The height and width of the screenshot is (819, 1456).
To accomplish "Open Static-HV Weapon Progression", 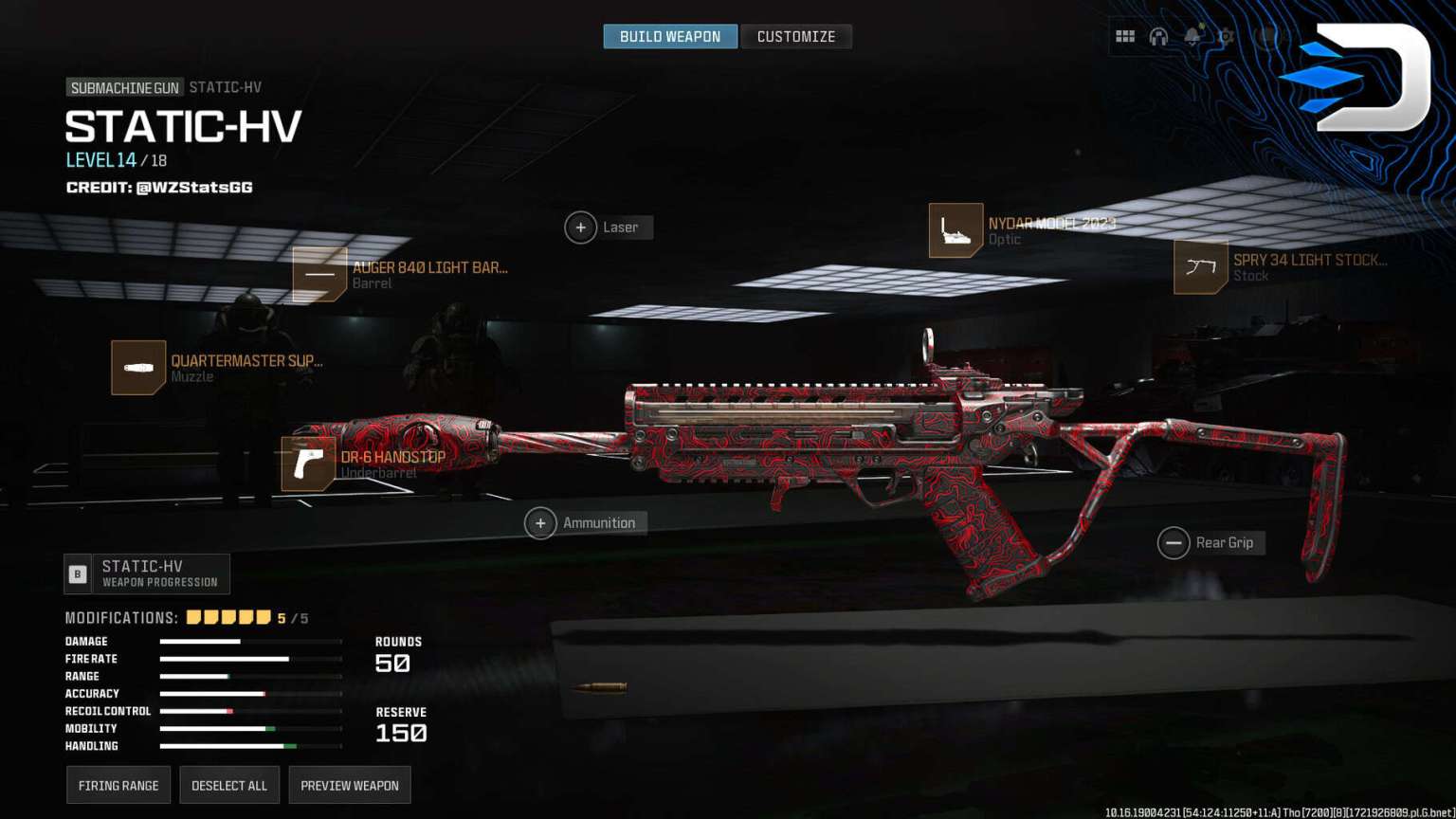I will (x=148, y=573).
